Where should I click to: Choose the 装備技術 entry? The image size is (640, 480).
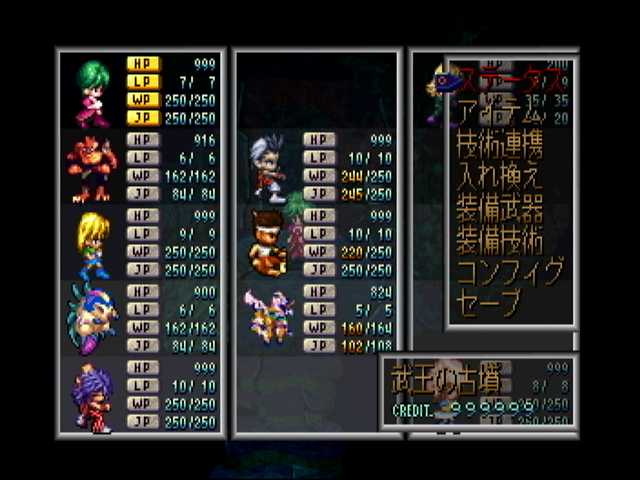click(499, 241)
